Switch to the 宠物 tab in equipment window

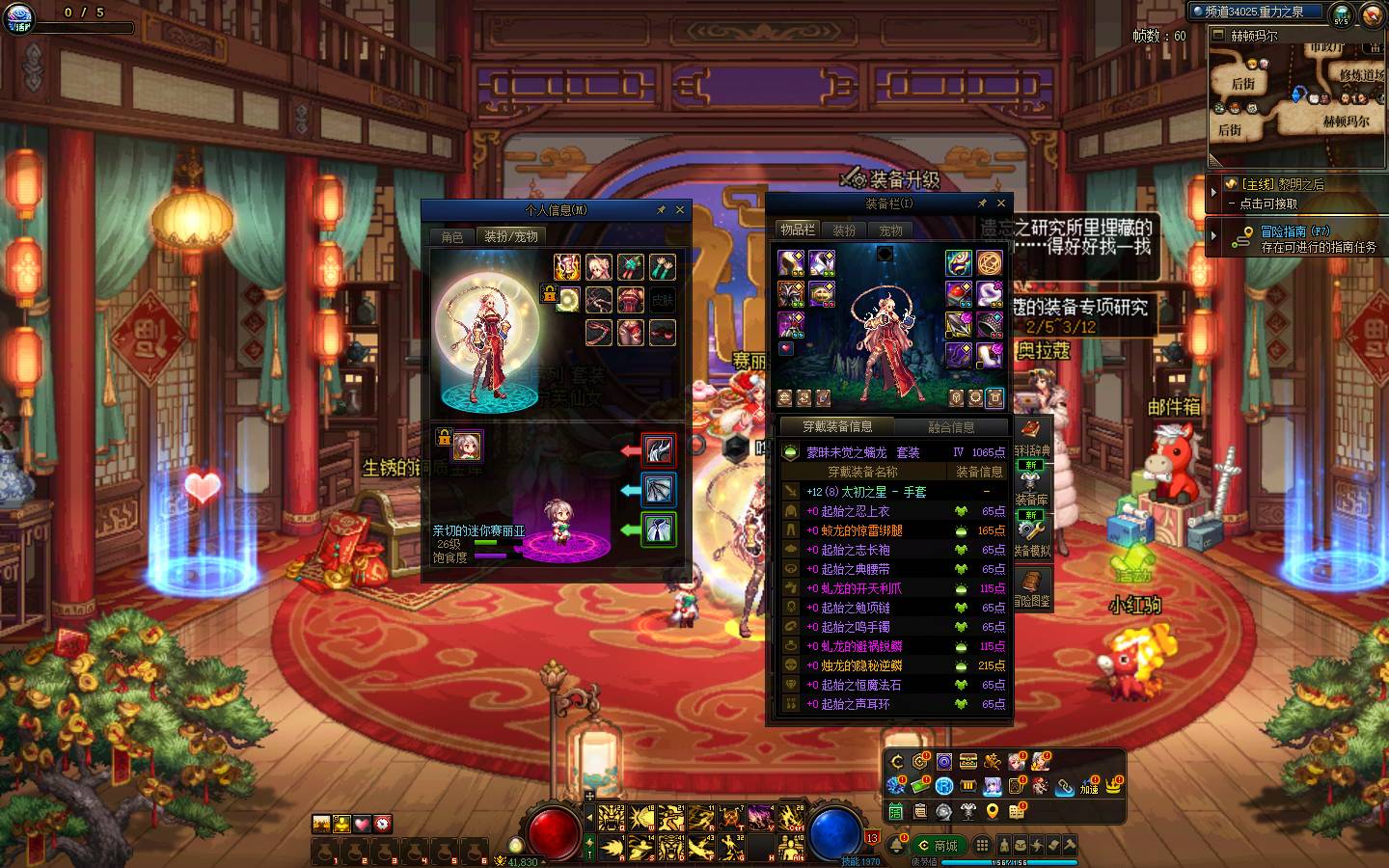(x=890, y=231)
